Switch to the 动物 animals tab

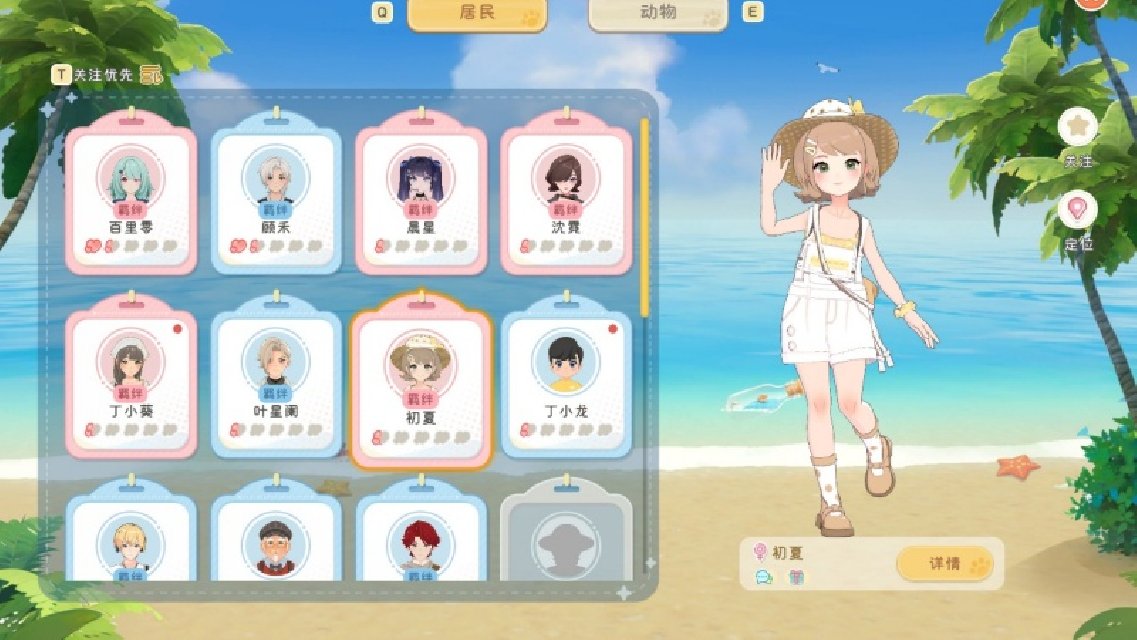point(657,14)
